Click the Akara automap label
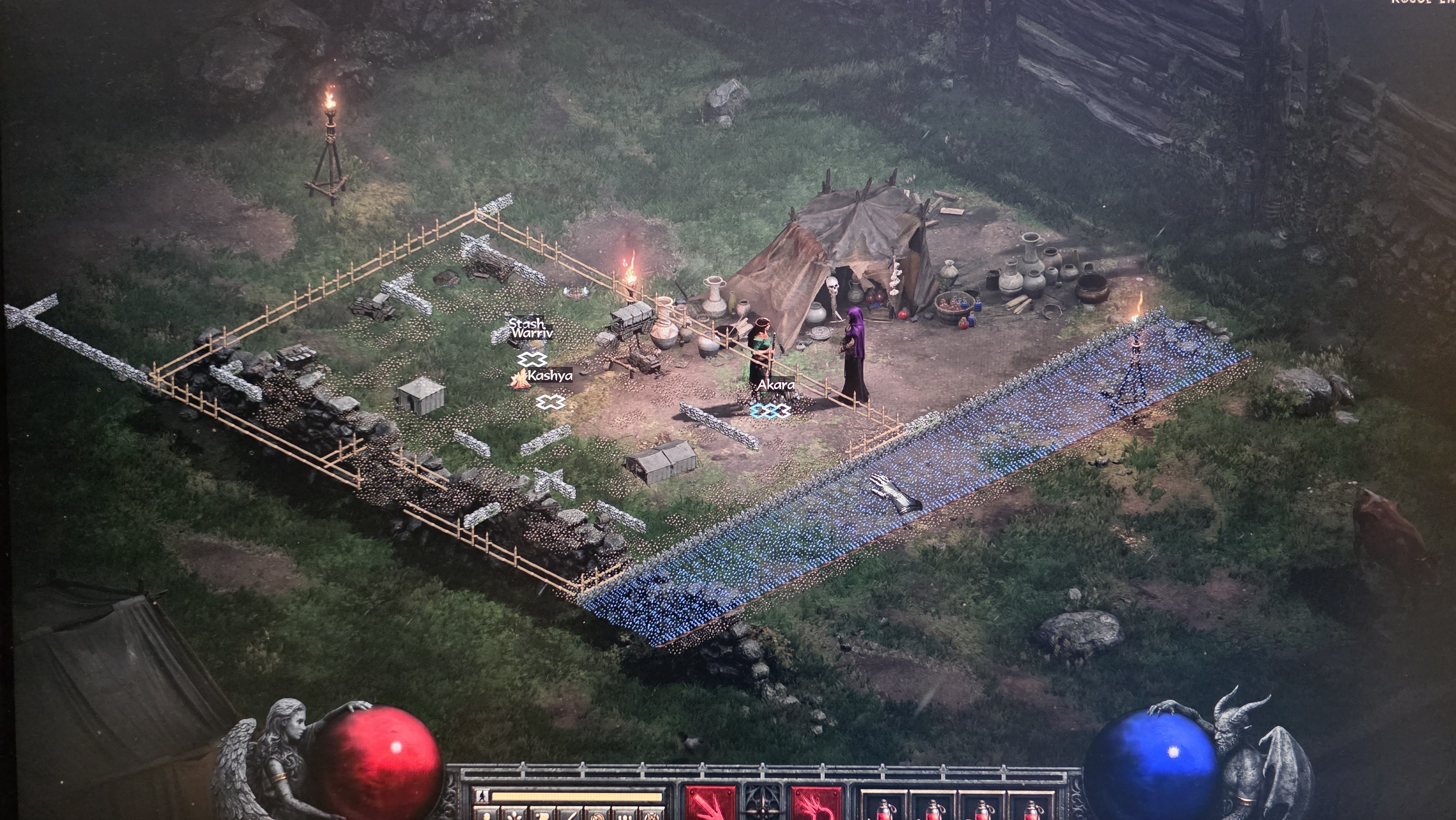Image resolution: width=1456 pixels, height=820 pixels. tap(775, 385)
